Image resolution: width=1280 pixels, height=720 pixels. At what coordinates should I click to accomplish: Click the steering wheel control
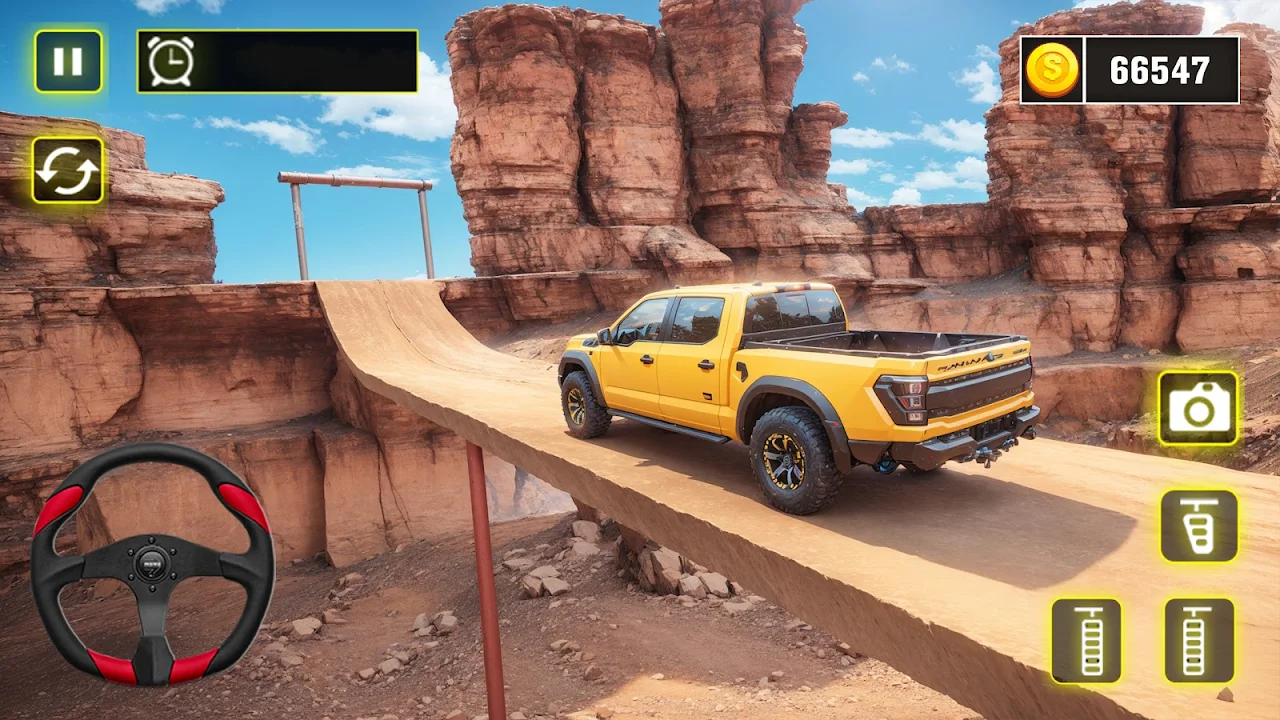point(152,564)
